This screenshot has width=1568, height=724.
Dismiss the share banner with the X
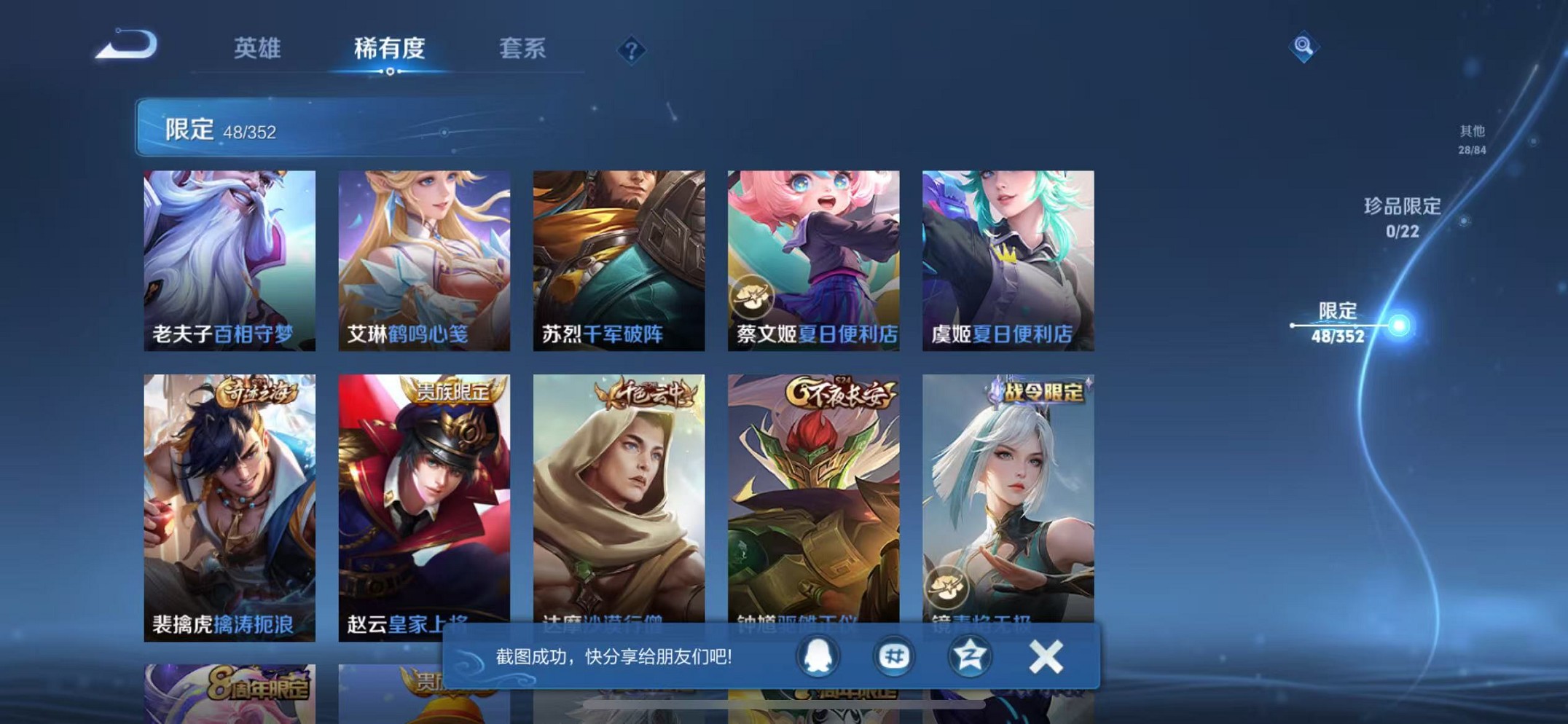click(x=1045, y=656)
